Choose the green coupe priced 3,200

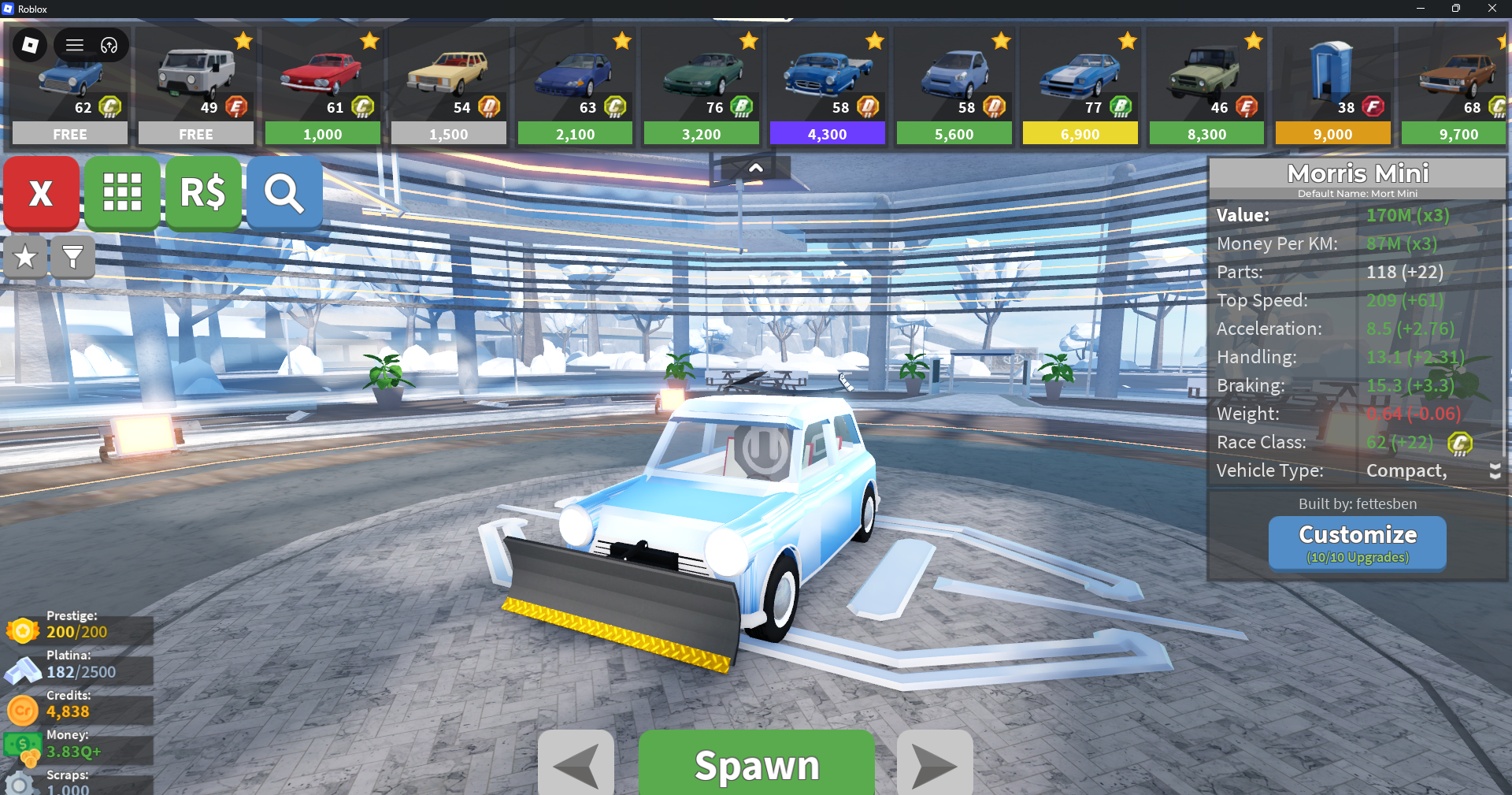tap(701, 87)
